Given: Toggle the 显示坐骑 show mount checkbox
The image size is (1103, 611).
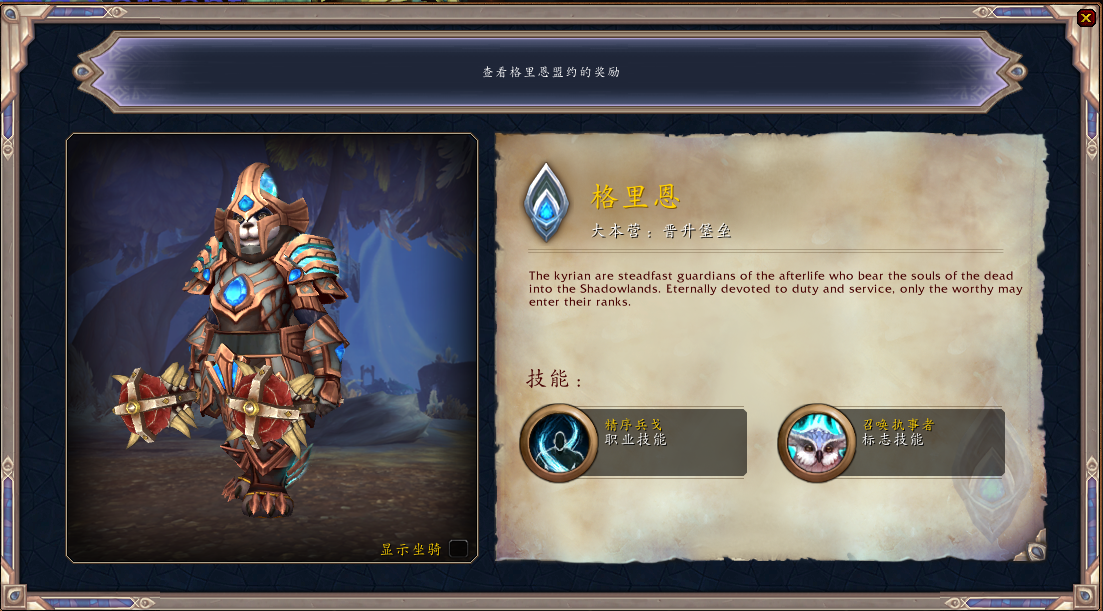Looking at the screenshot, I should tap(458, 548).
